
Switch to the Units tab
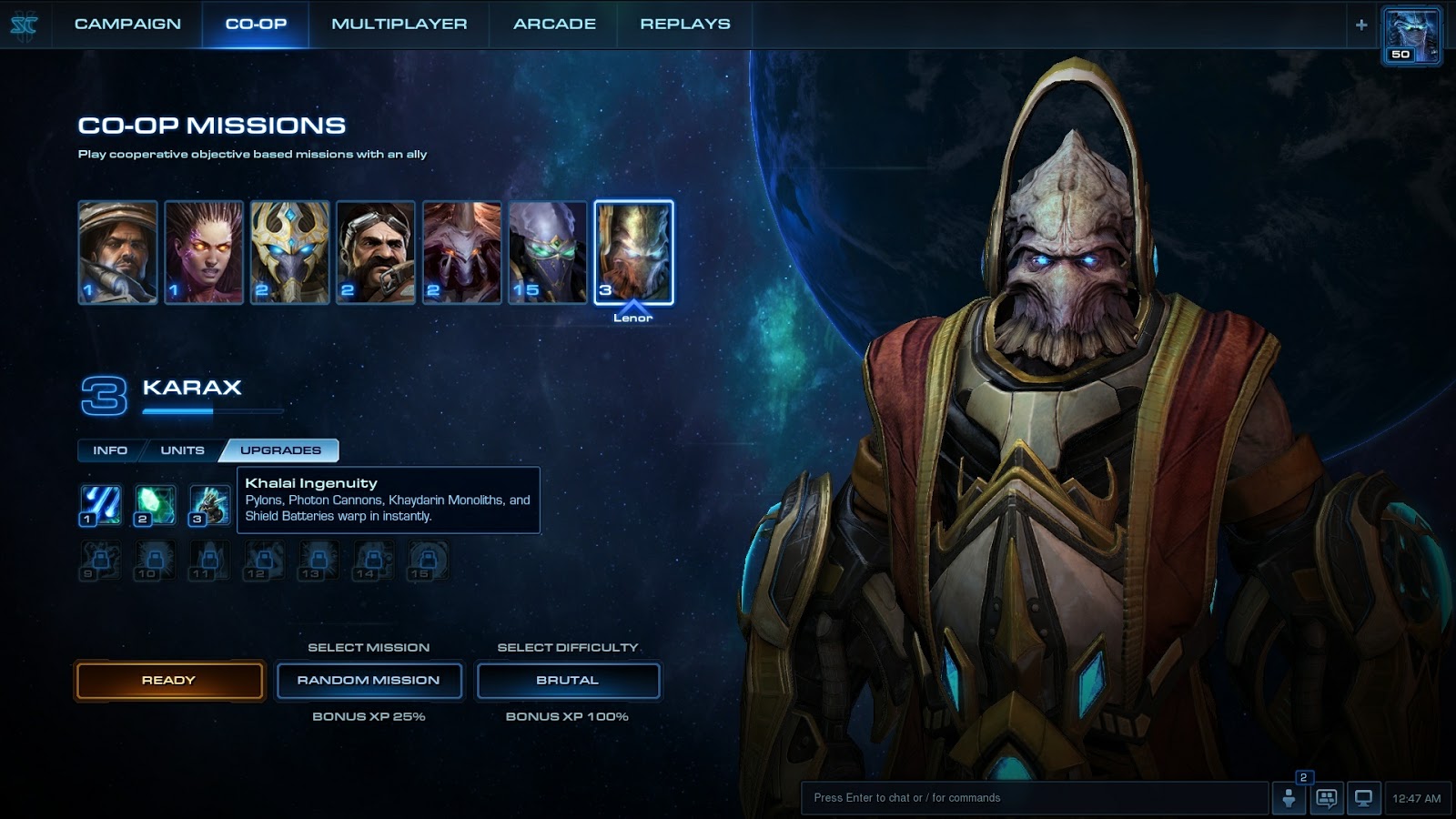coord(182,450)
